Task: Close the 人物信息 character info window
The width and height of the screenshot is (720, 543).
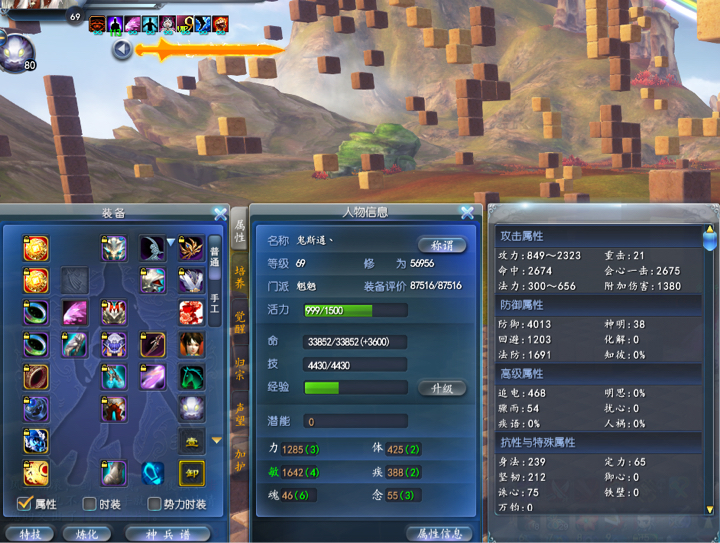Action: 467,213
